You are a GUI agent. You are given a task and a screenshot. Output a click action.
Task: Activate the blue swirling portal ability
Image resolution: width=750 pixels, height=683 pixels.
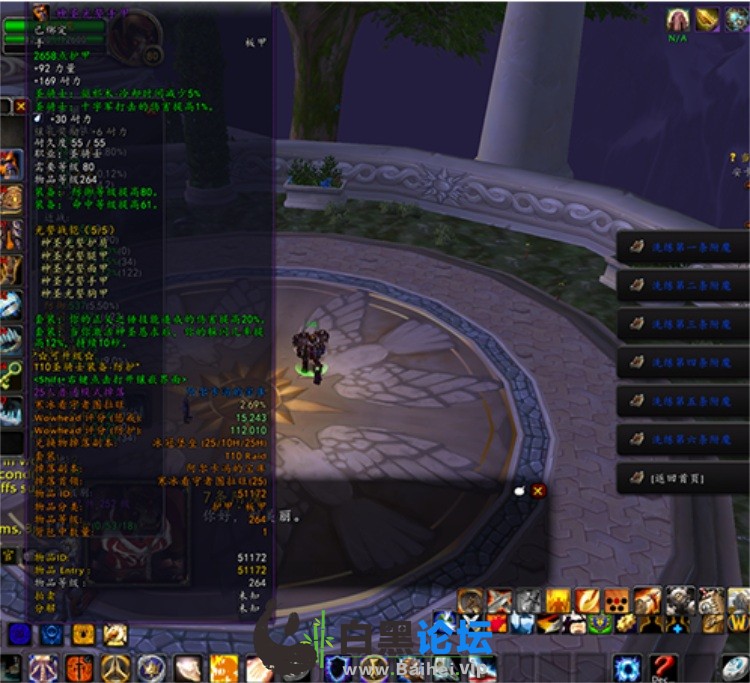pos(628,667)
